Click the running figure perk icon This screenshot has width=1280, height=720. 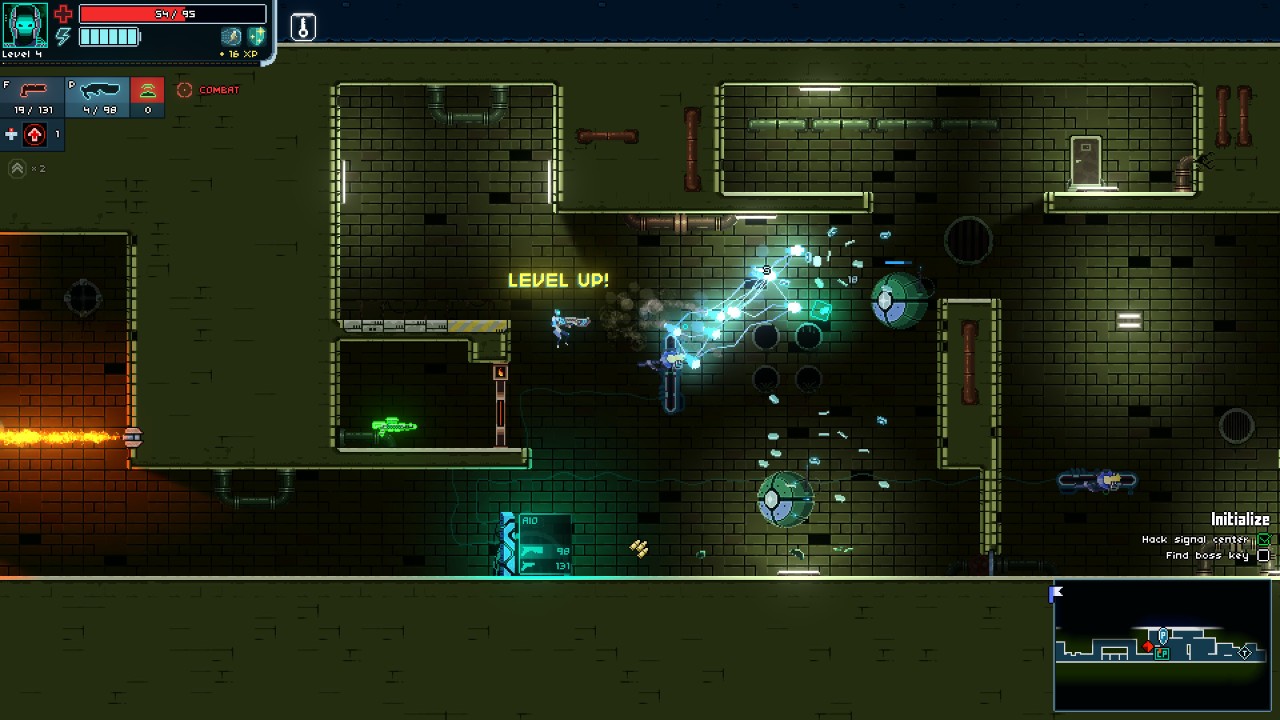(x=232, y=36)
